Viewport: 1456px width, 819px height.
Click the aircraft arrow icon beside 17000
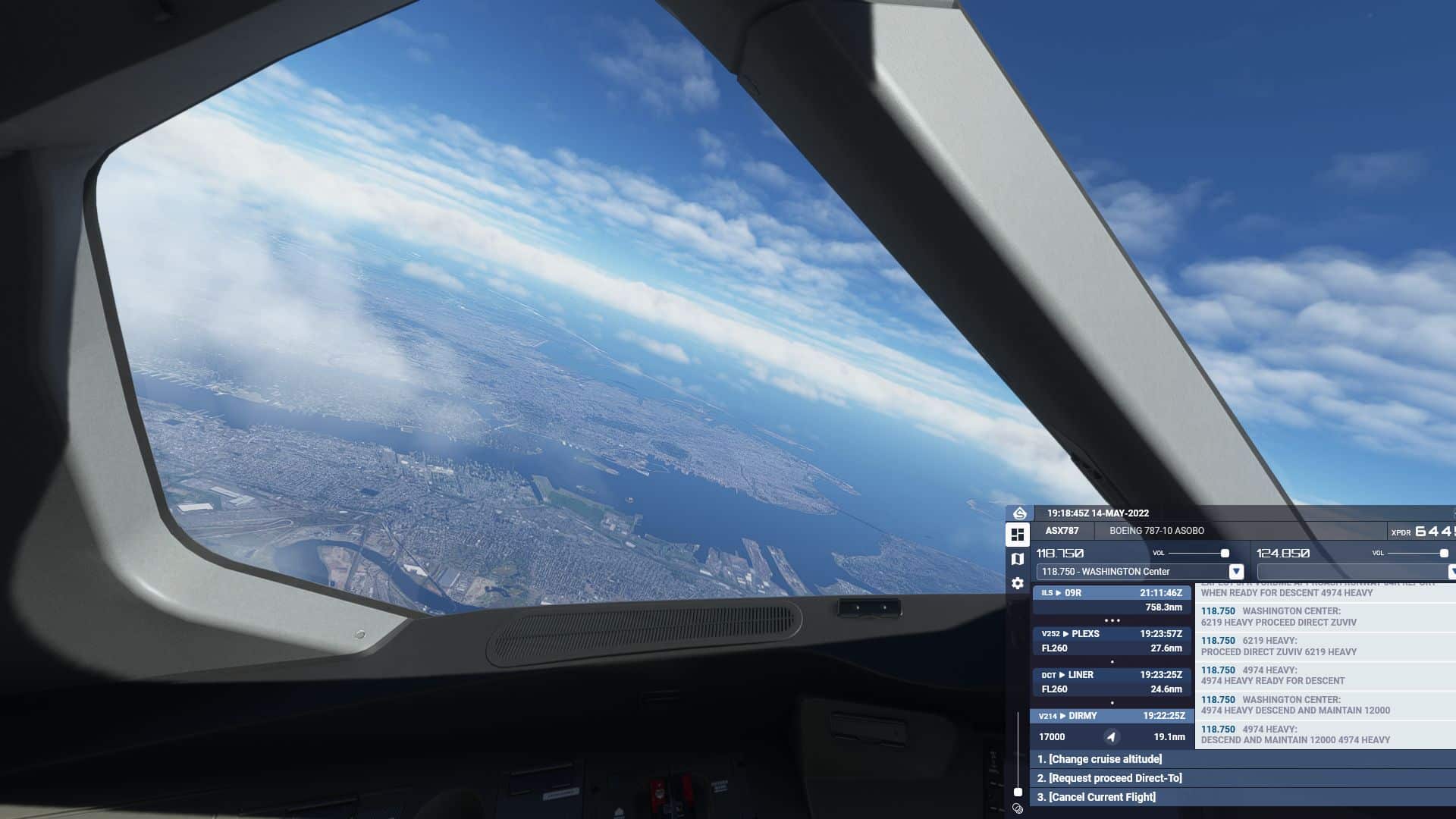tap(1111, 737)
